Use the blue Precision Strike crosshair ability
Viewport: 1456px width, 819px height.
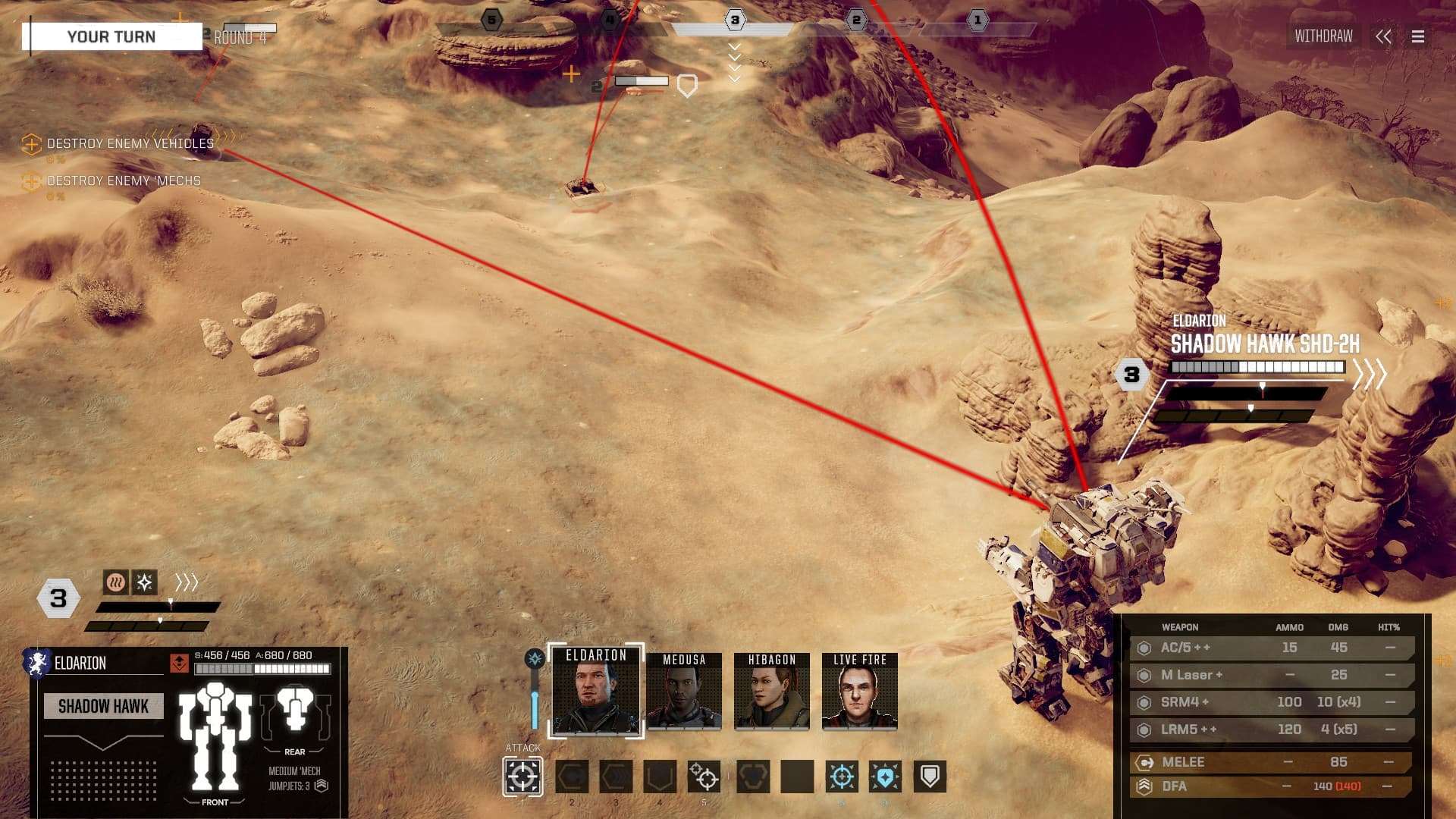click(x=842, y=777)
